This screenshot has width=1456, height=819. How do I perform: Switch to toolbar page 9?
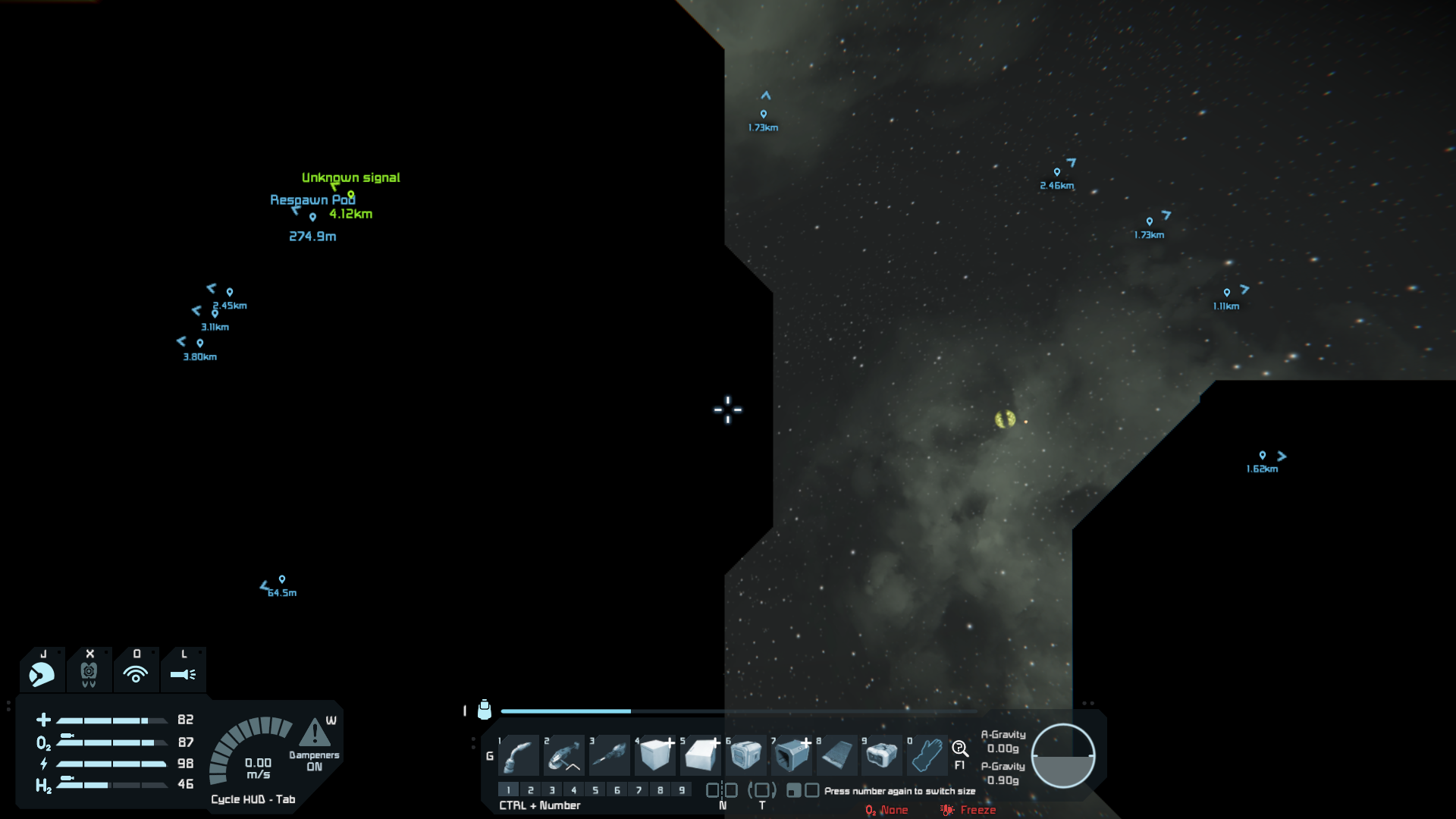coord(682,790)
